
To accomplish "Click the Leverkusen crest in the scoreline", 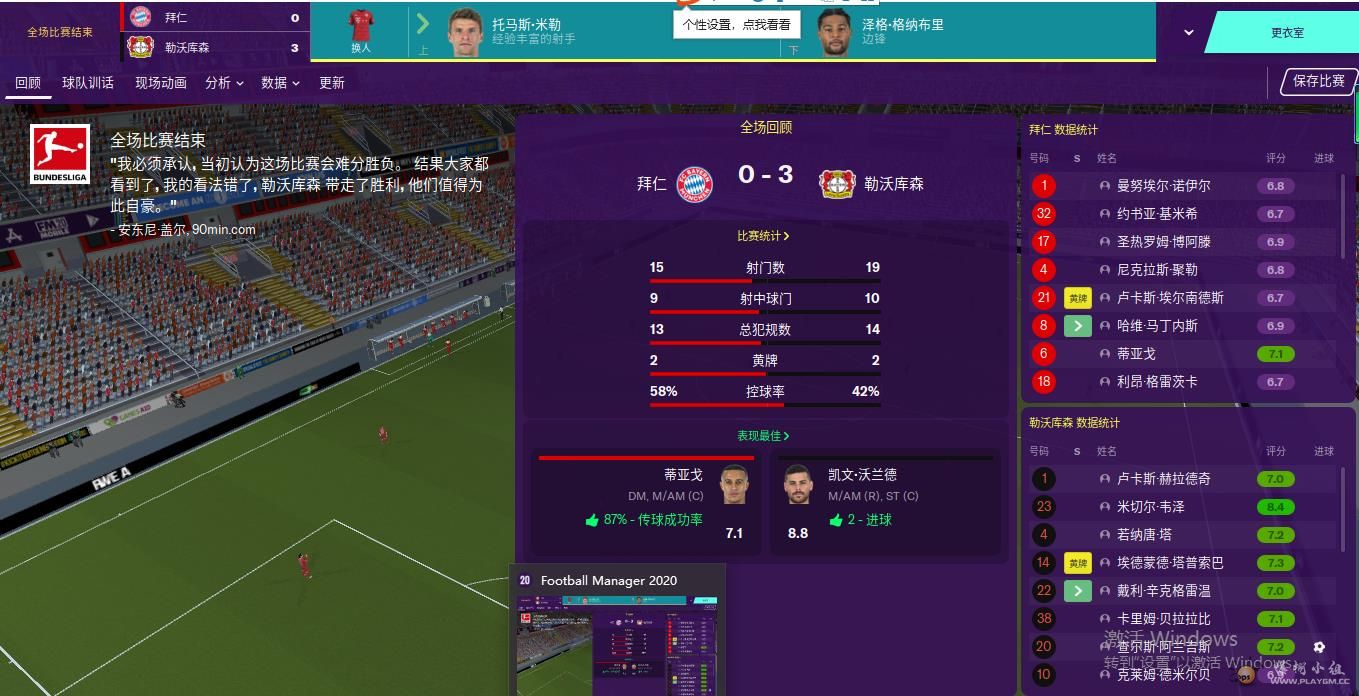I will pos(836,184).
